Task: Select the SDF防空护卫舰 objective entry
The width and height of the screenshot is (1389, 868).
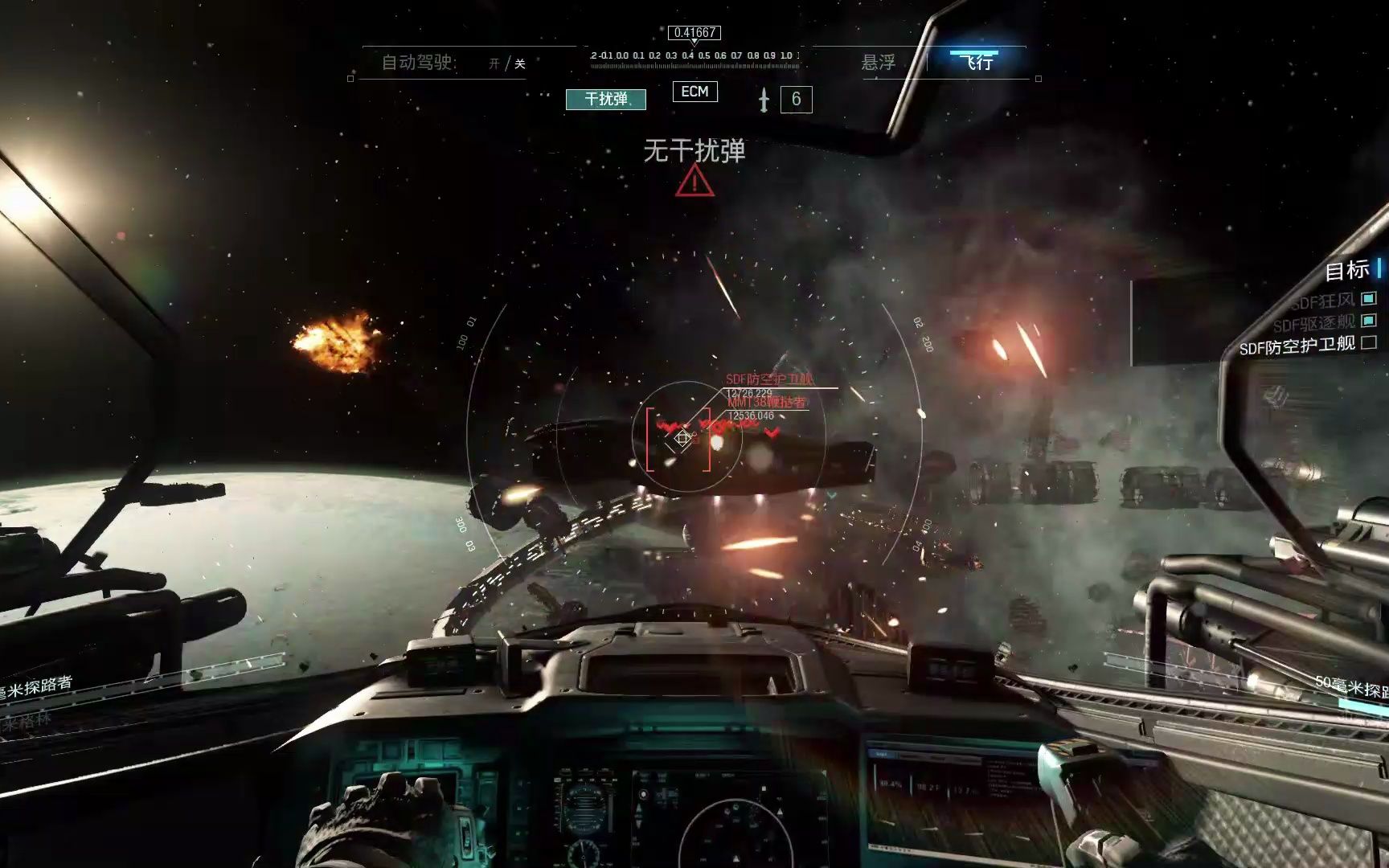Action: tap(1297, 346)
